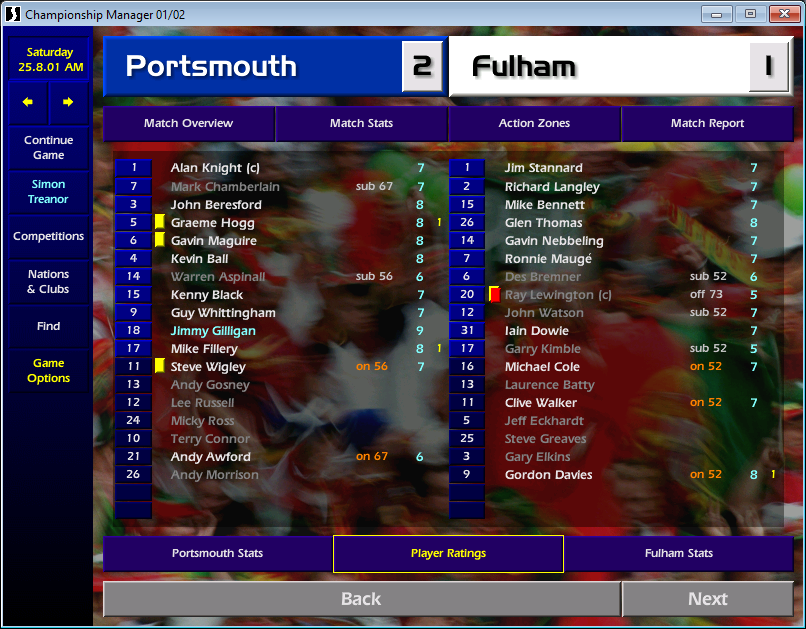Screen dimensions: 806x629
Task: View Fulham Stats
Action: [679, 553]
